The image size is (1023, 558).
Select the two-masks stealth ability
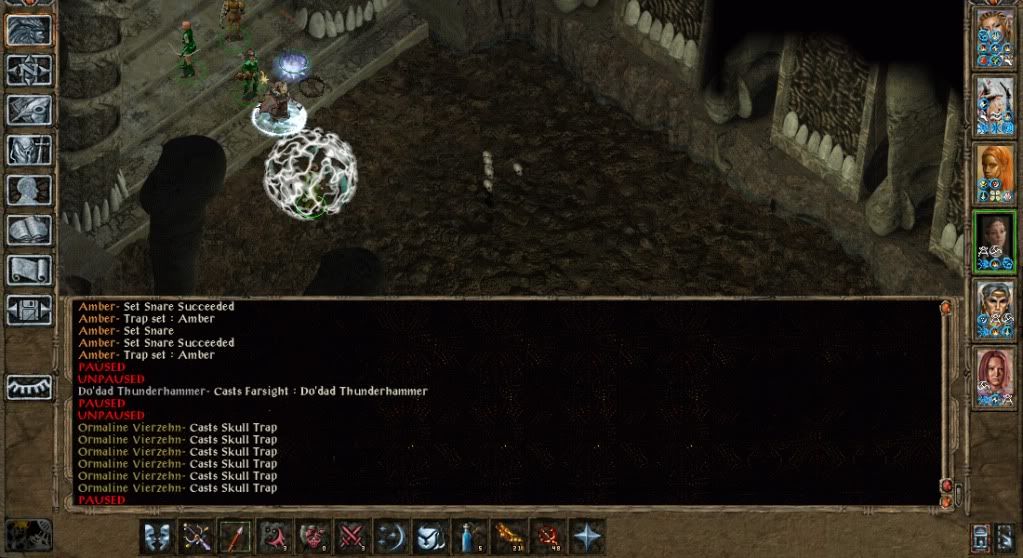click(159, 537)
